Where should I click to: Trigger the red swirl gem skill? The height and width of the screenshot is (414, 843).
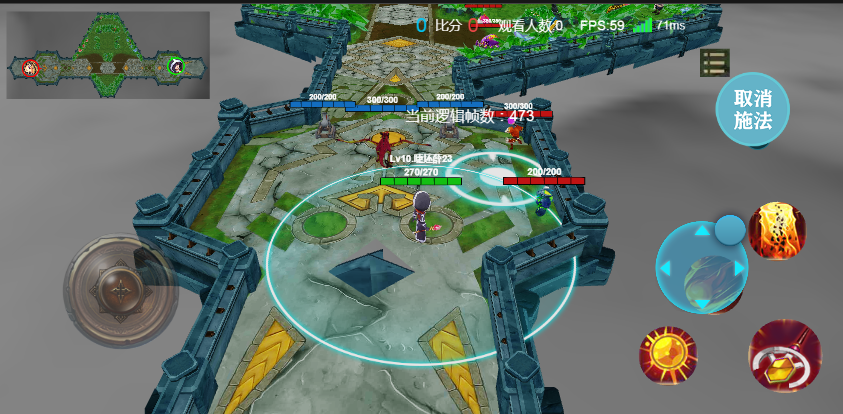click(x=784, y=356)
